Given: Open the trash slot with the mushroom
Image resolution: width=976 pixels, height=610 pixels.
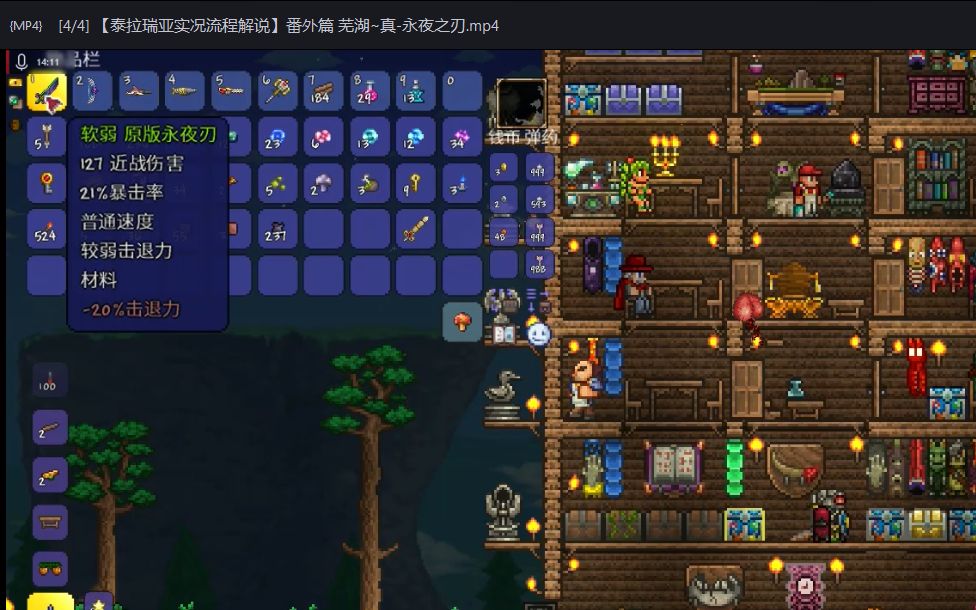Looking at the screenshot, I should coord(462,321).
